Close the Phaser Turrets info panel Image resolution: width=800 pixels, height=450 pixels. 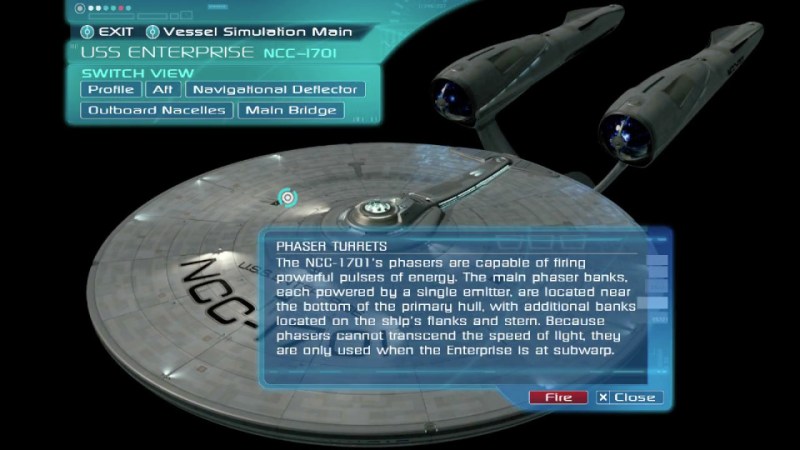pyautogui.click(x=626, y=397)
